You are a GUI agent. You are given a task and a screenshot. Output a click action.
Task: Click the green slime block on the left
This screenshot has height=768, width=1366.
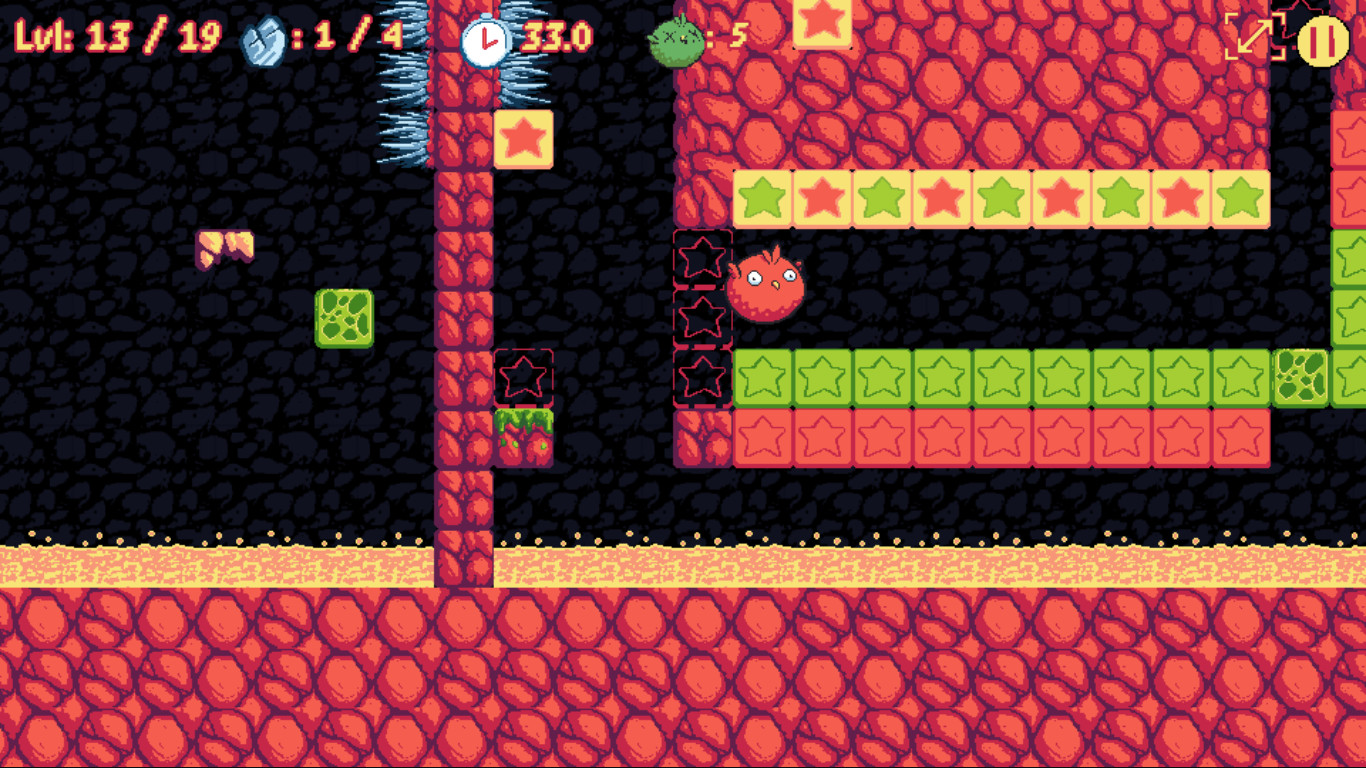[x=345, y=319]
